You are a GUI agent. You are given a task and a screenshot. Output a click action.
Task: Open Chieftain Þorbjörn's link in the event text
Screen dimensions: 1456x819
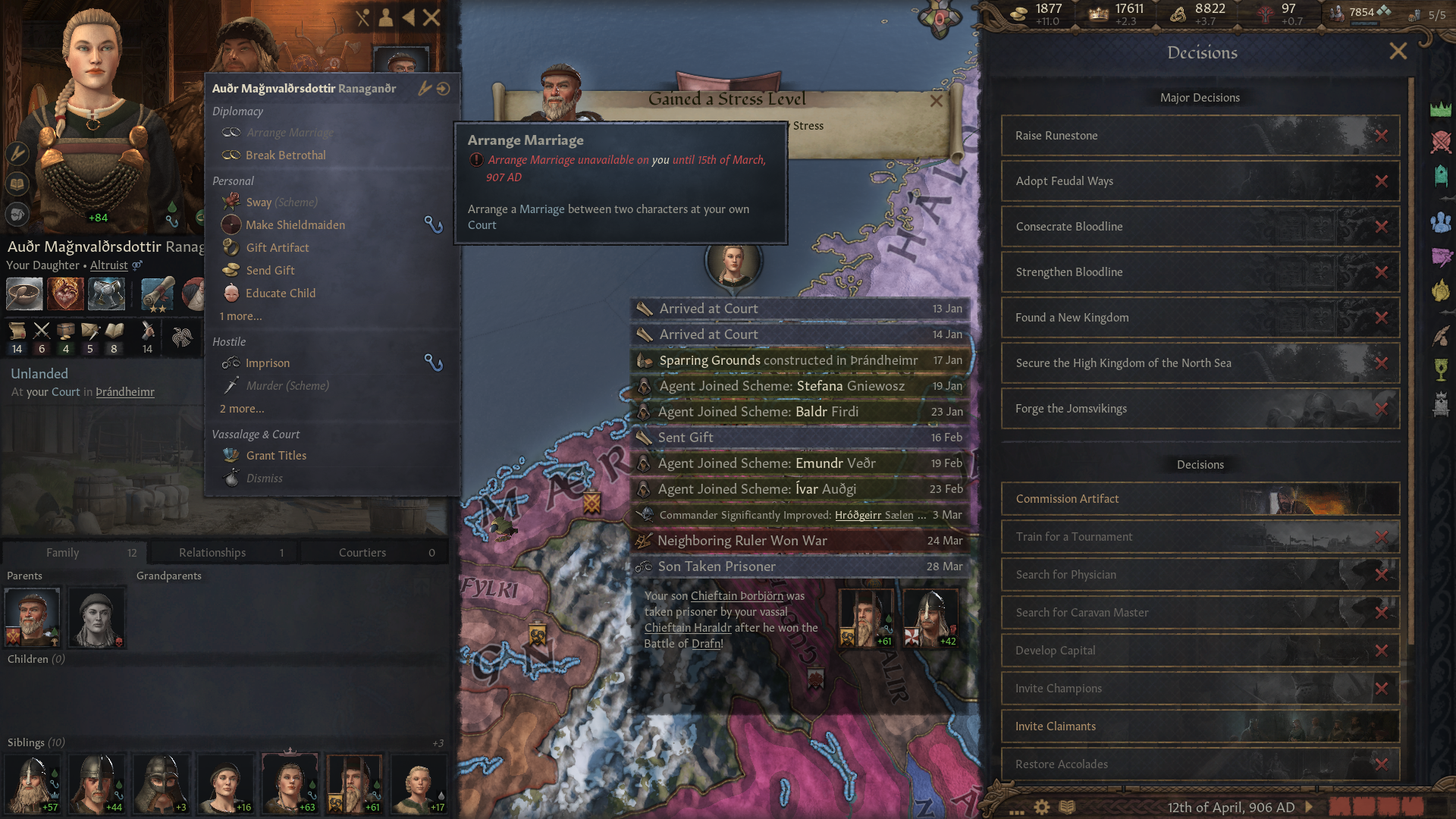736,596
